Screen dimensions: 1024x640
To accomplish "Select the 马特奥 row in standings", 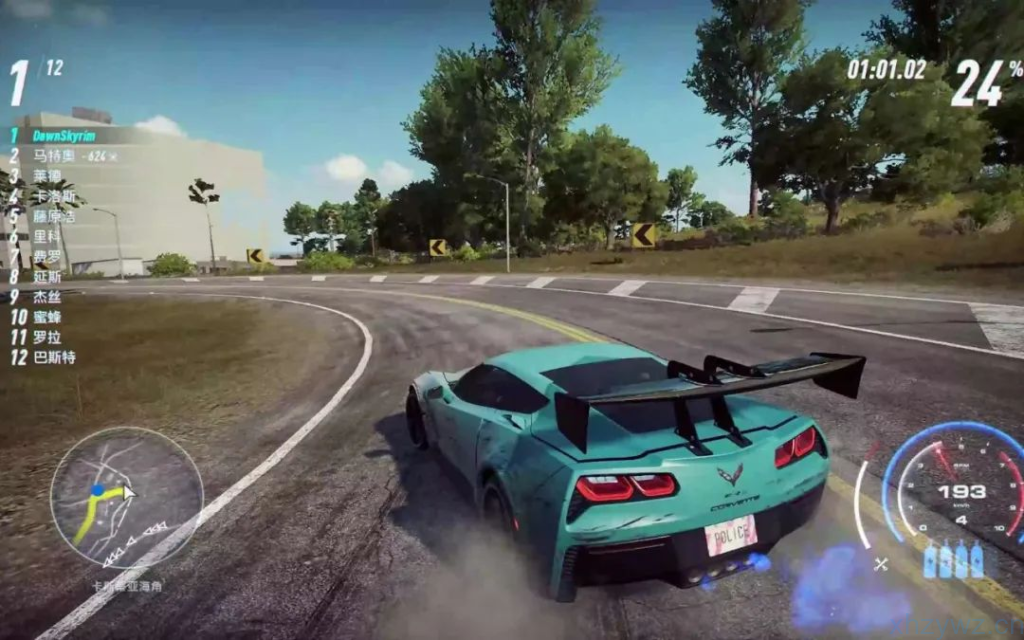I will [55, 156].
